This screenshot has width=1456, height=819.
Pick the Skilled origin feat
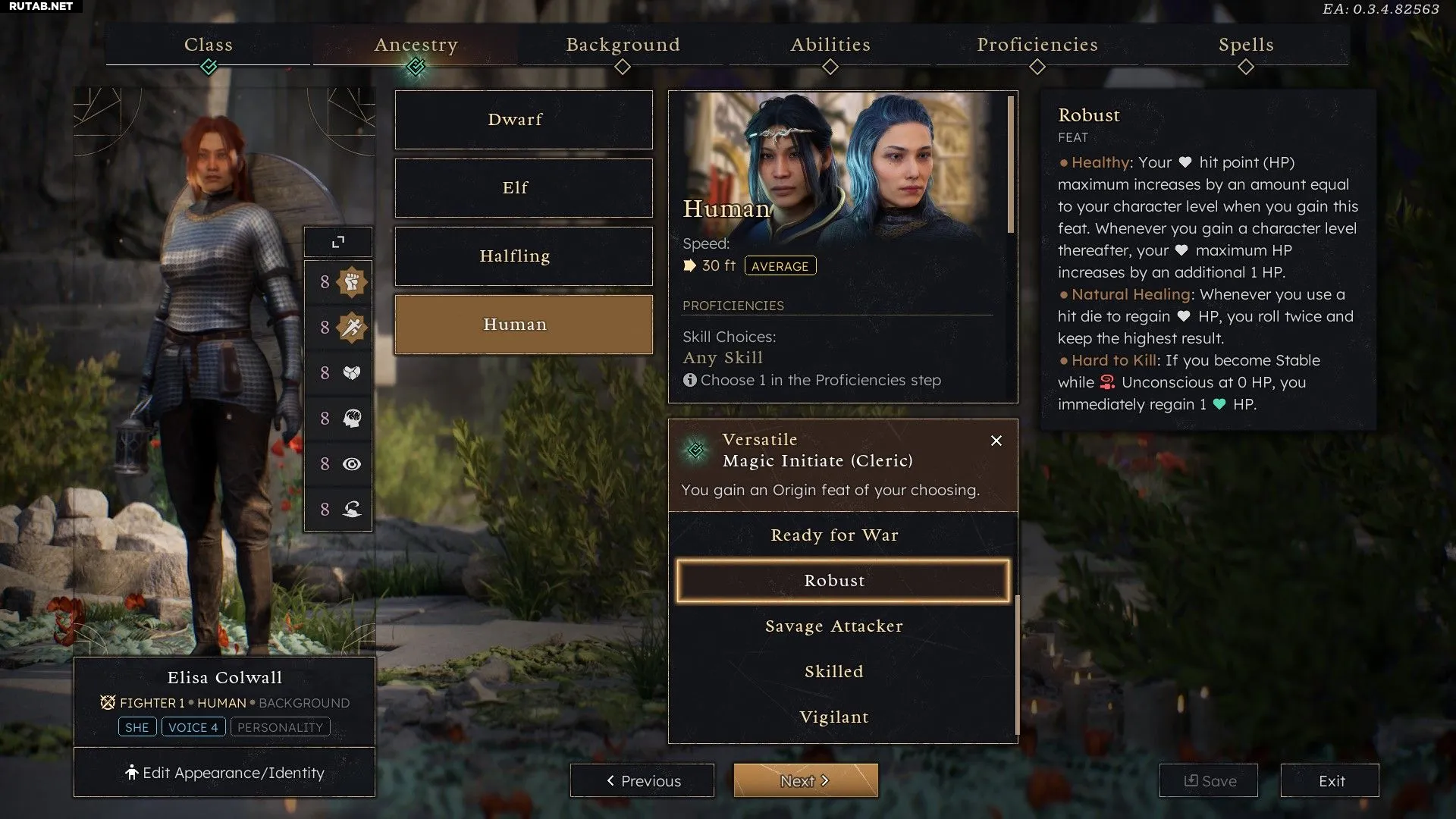[834, 672]
